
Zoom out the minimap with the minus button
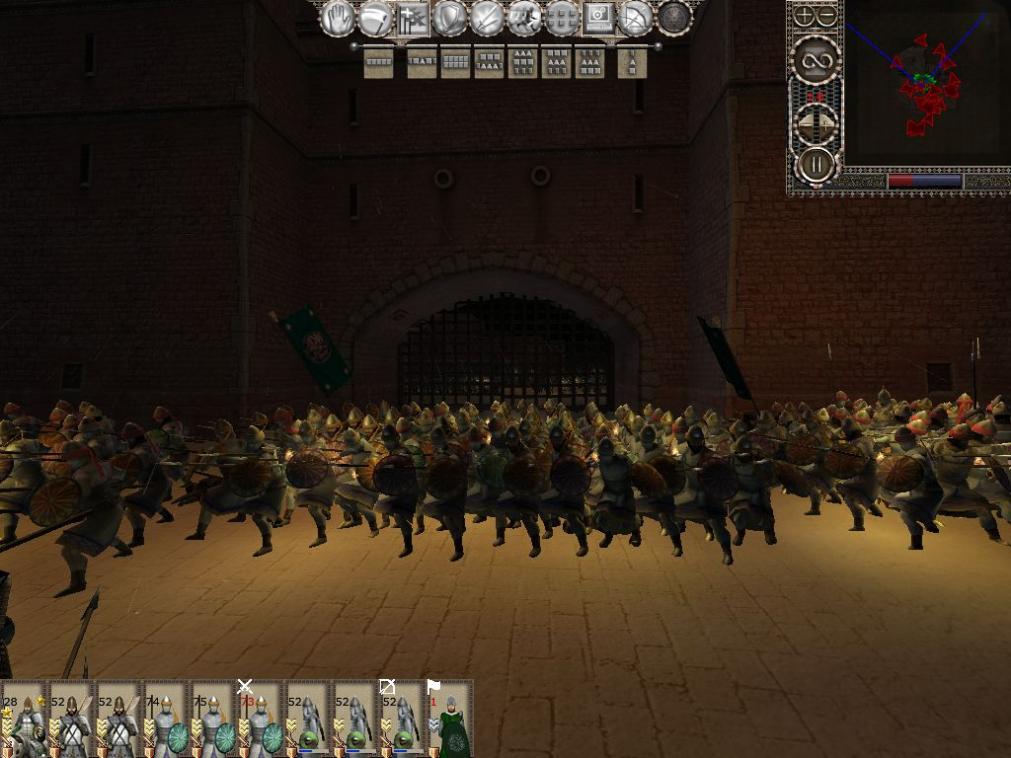(x=827, y=16)
